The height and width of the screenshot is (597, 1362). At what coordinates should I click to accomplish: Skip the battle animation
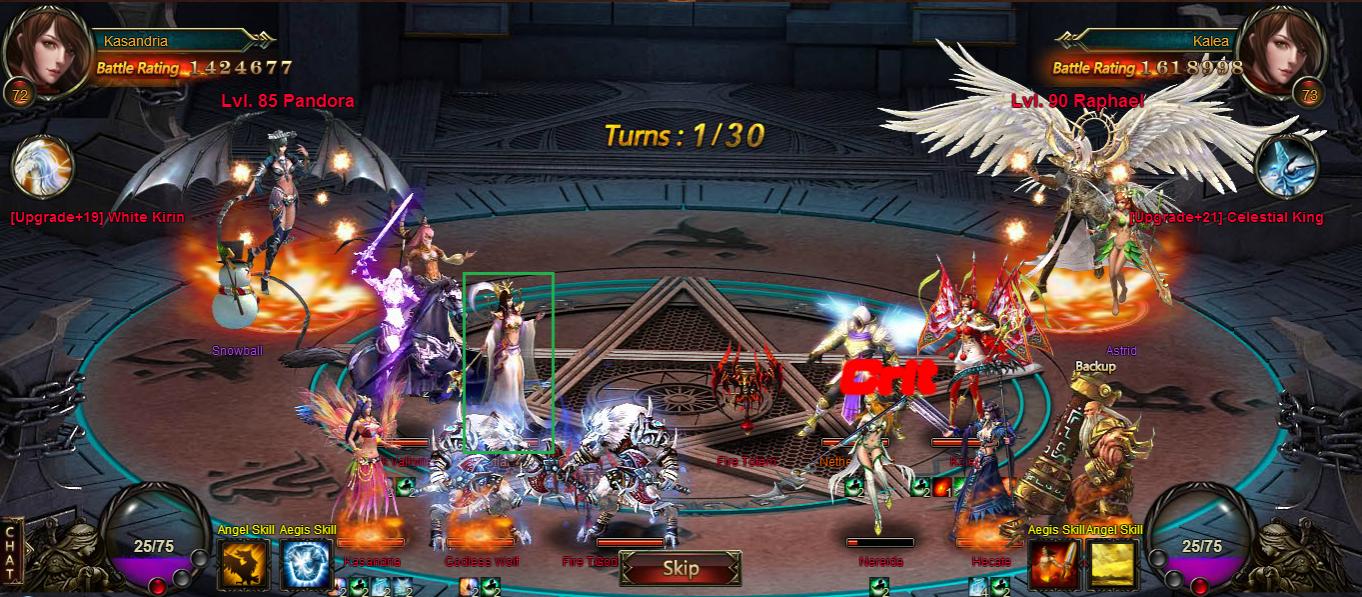(x=680, y=568)
